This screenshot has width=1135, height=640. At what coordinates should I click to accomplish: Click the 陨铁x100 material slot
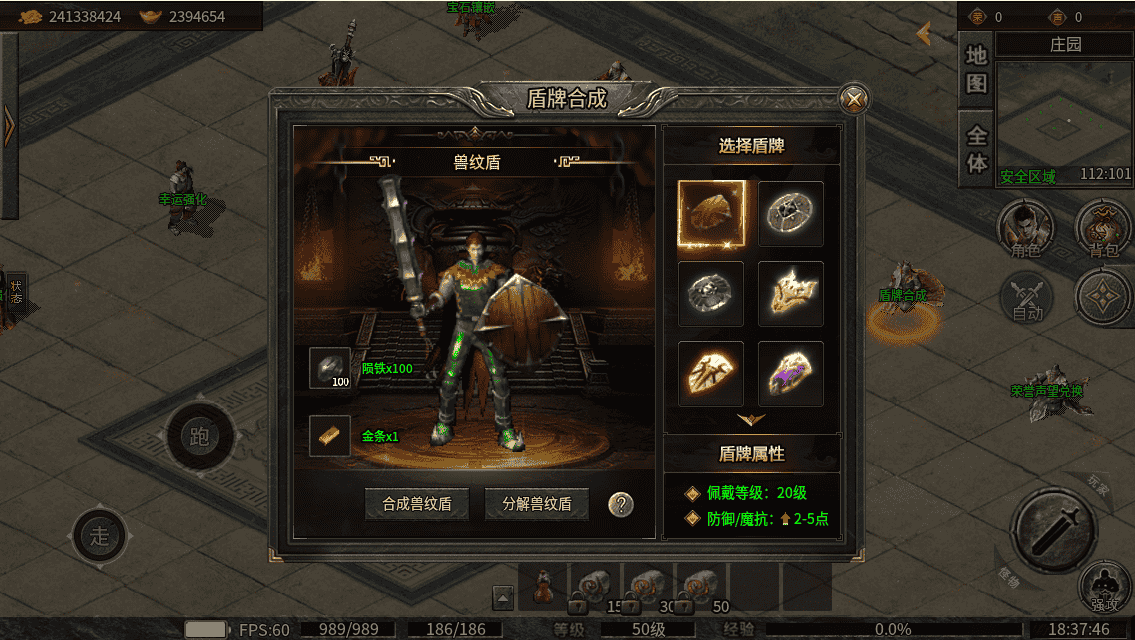pos(330,369)
